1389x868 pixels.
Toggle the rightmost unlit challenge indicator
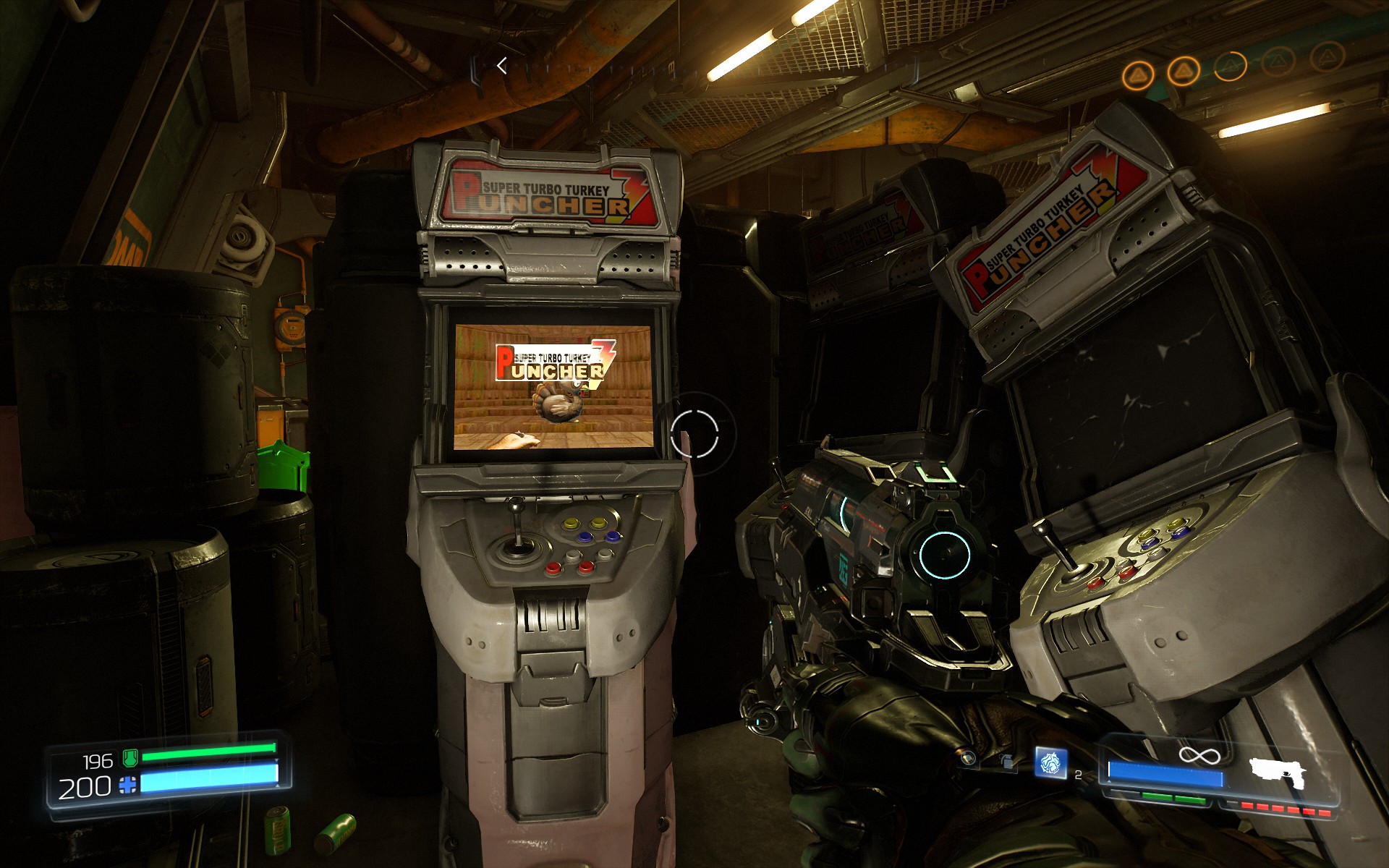1329,58
